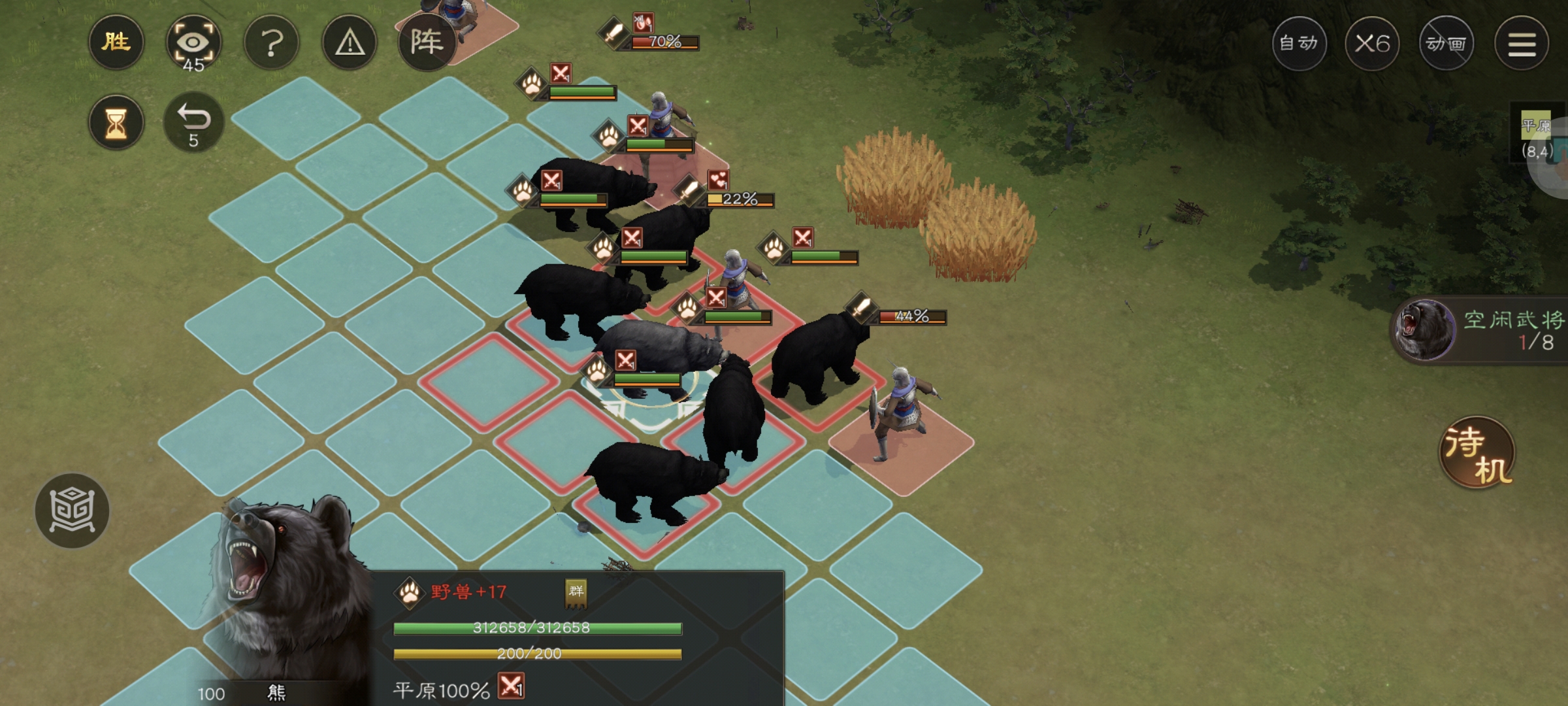The image size is (1568, 706).
Task: Open the victory conditions 胜 button
Action: point(116,43)
